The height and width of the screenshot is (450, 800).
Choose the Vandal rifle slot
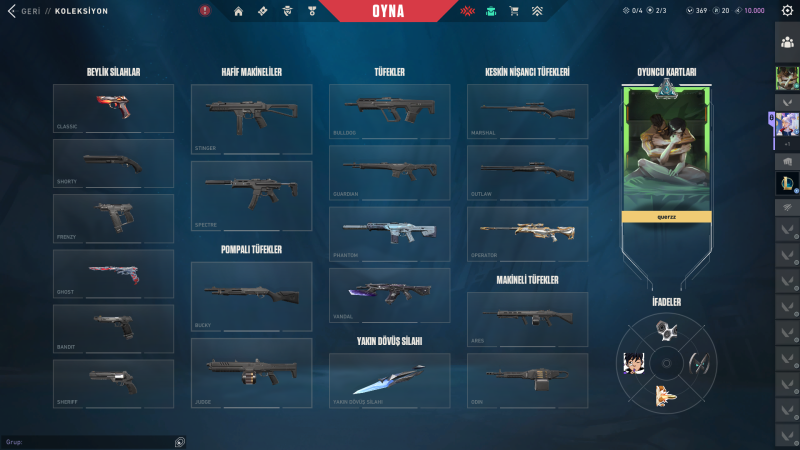tap(389, 295)
